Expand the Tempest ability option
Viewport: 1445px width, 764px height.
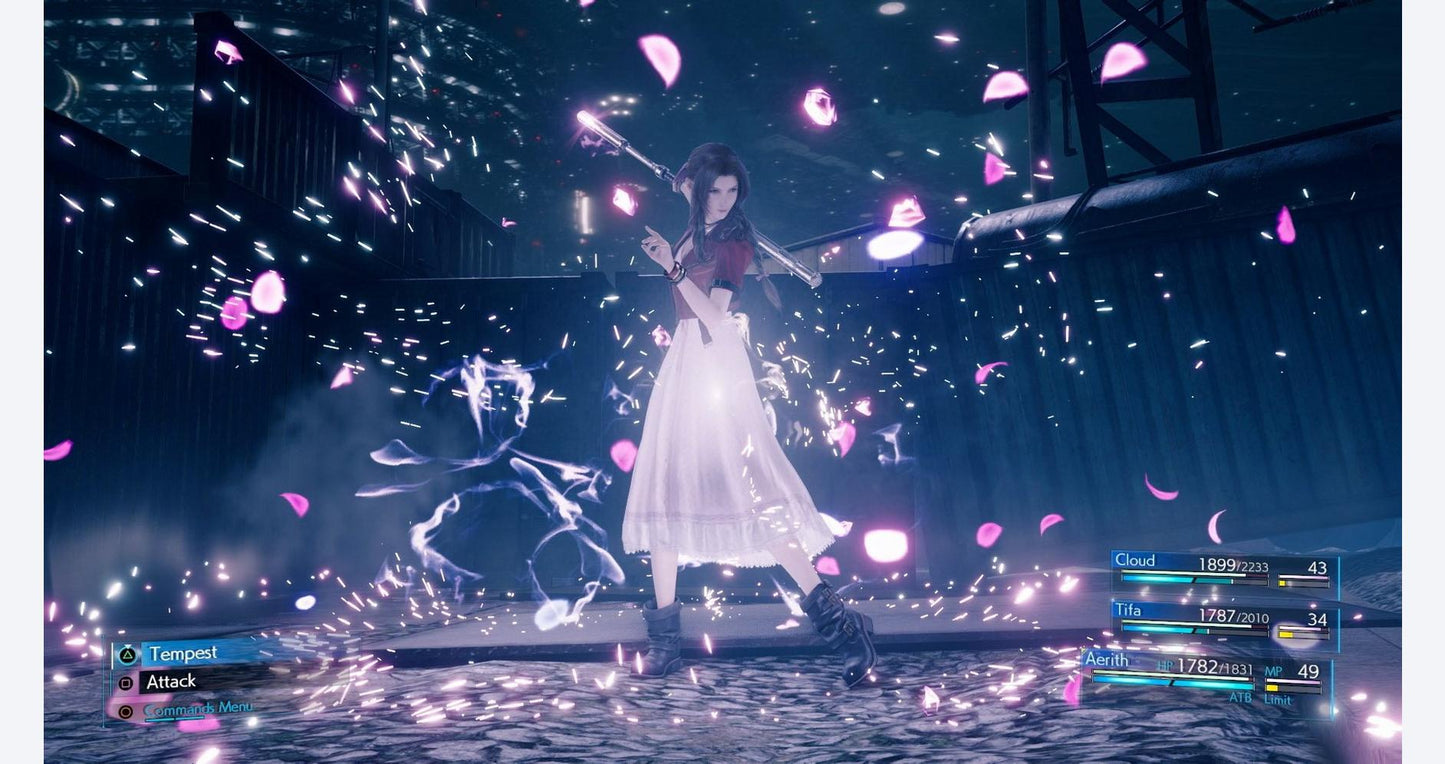(184, 652)
